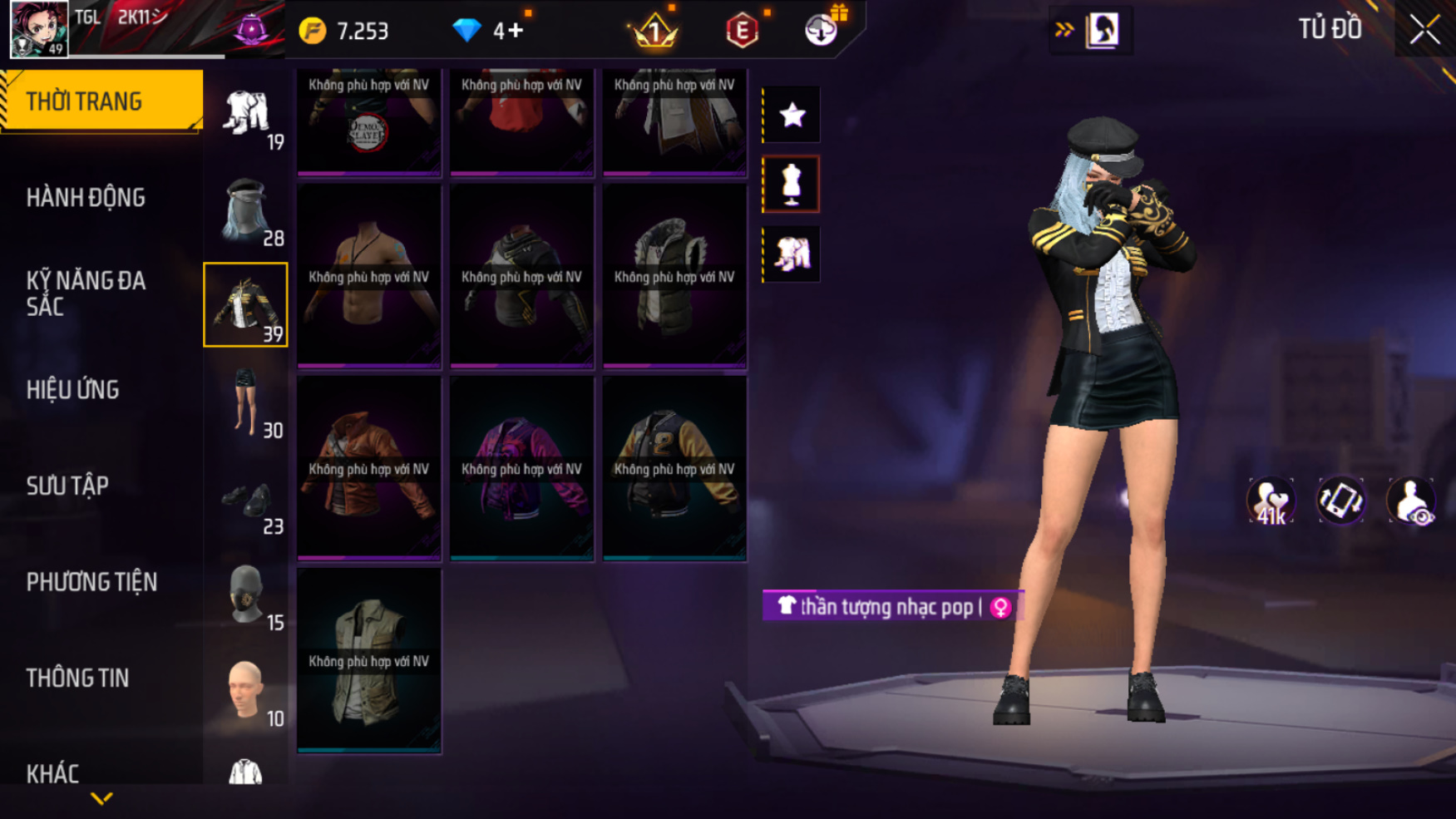The image size is (1456, 819).
Task: Choose the pants and legs category
Action: point(246,402)
